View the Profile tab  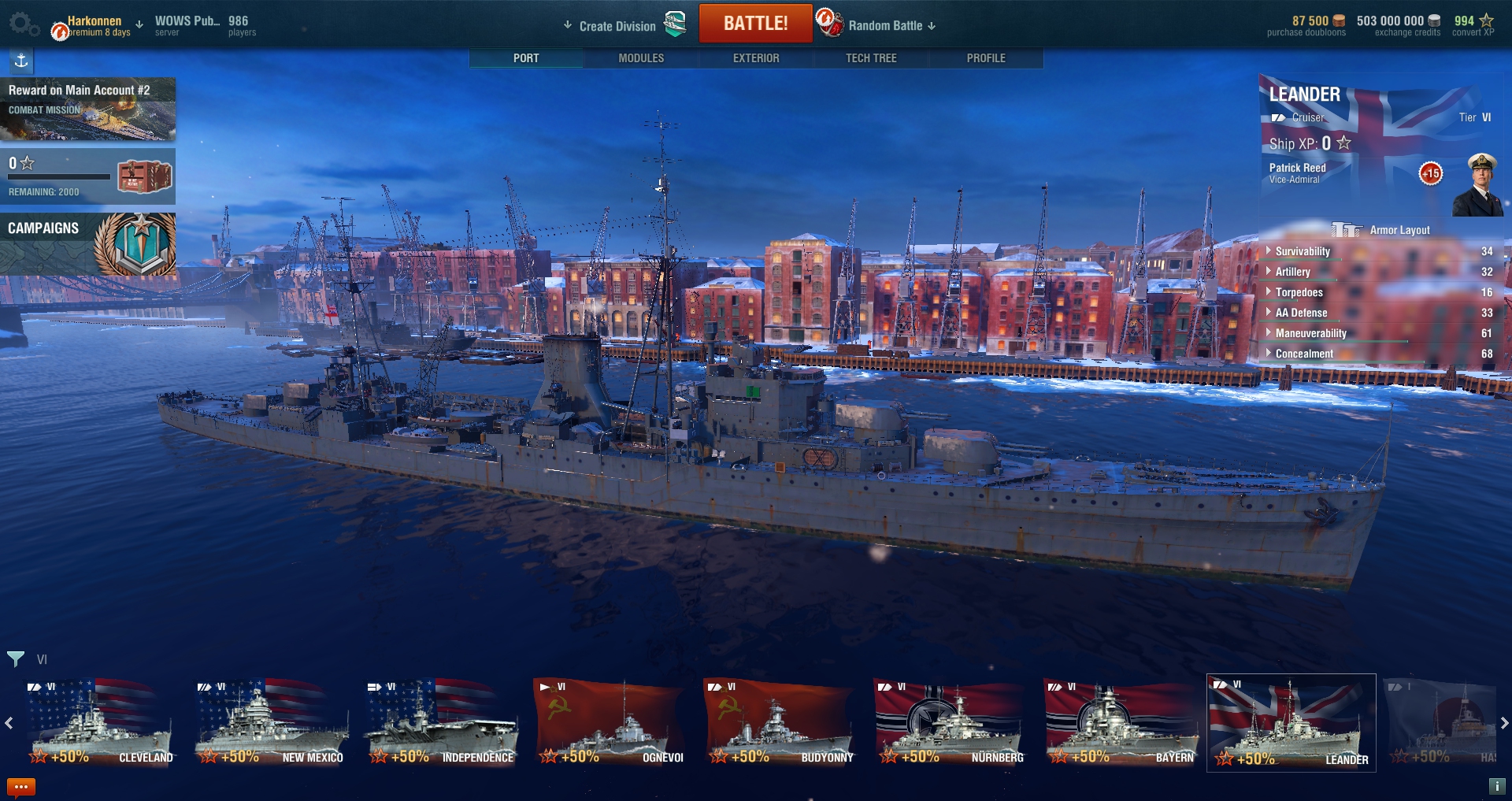tap(986, 58)
